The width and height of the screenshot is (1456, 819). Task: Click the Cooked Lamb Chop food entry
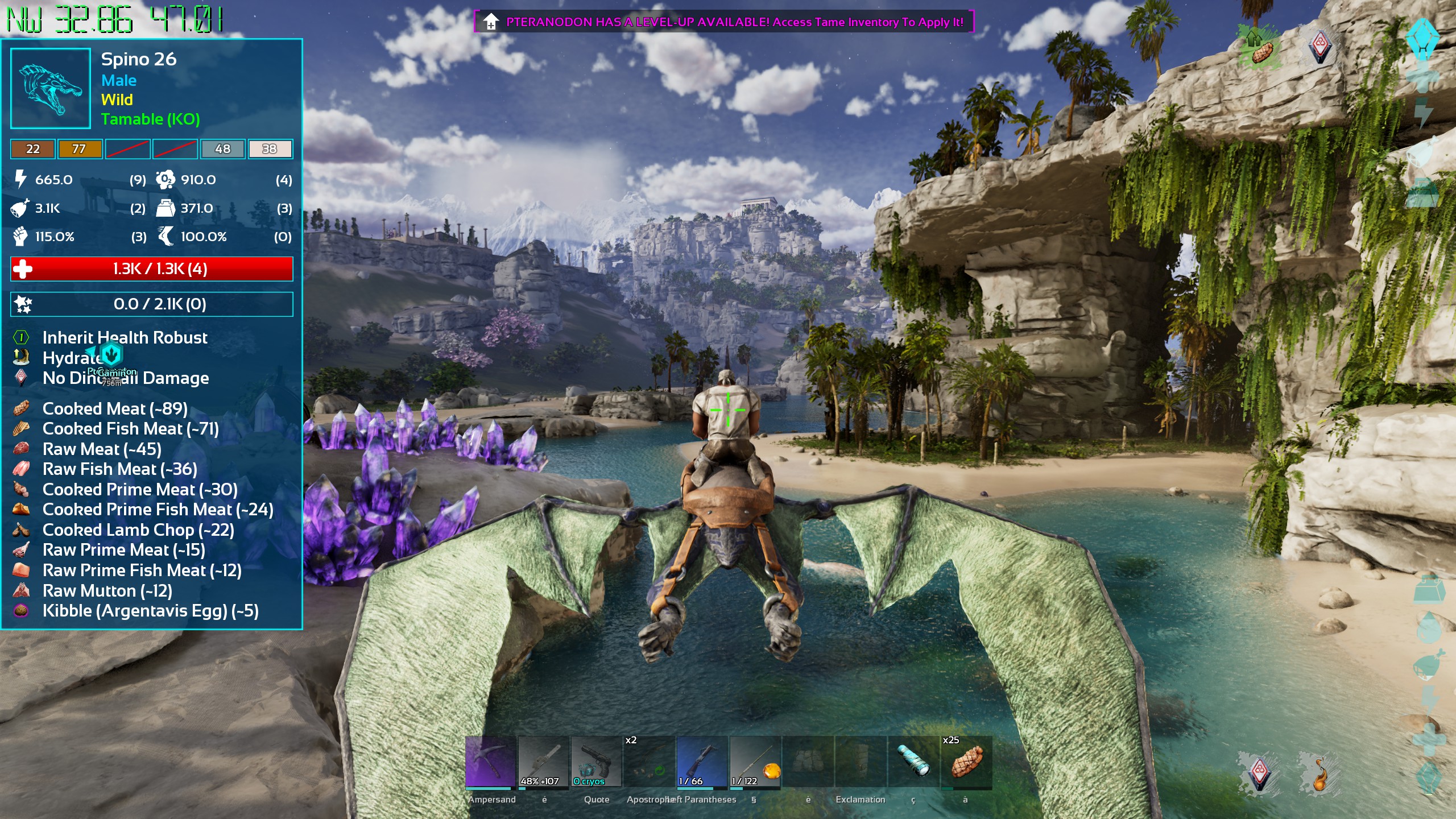pos(138,530)
